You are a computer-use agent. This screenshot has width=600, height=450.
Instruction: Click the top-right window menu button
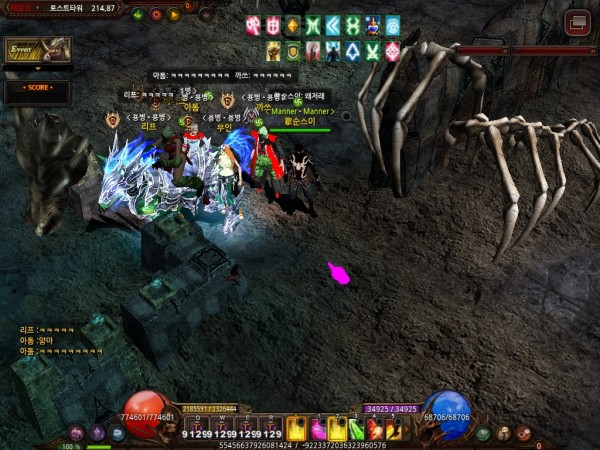click(x=577, y=22)
